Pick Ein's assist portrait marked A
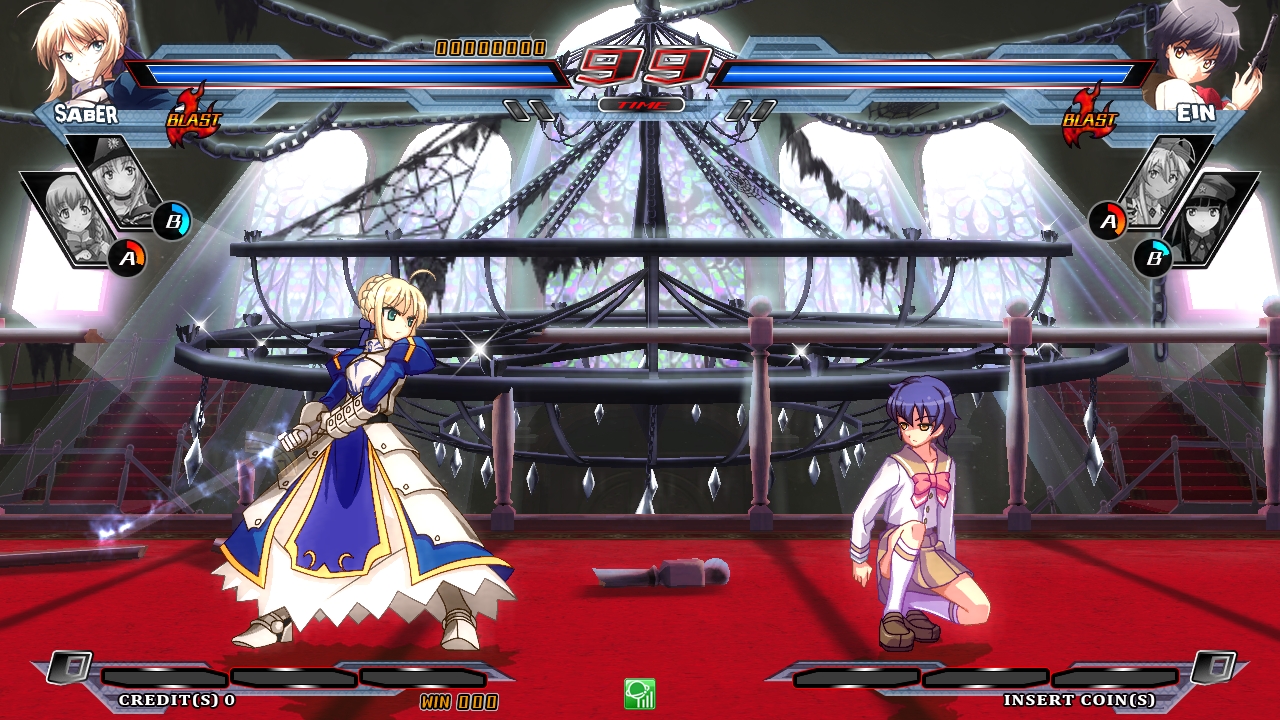This screenshot has height=720, width=1280. click(1165, 180)
